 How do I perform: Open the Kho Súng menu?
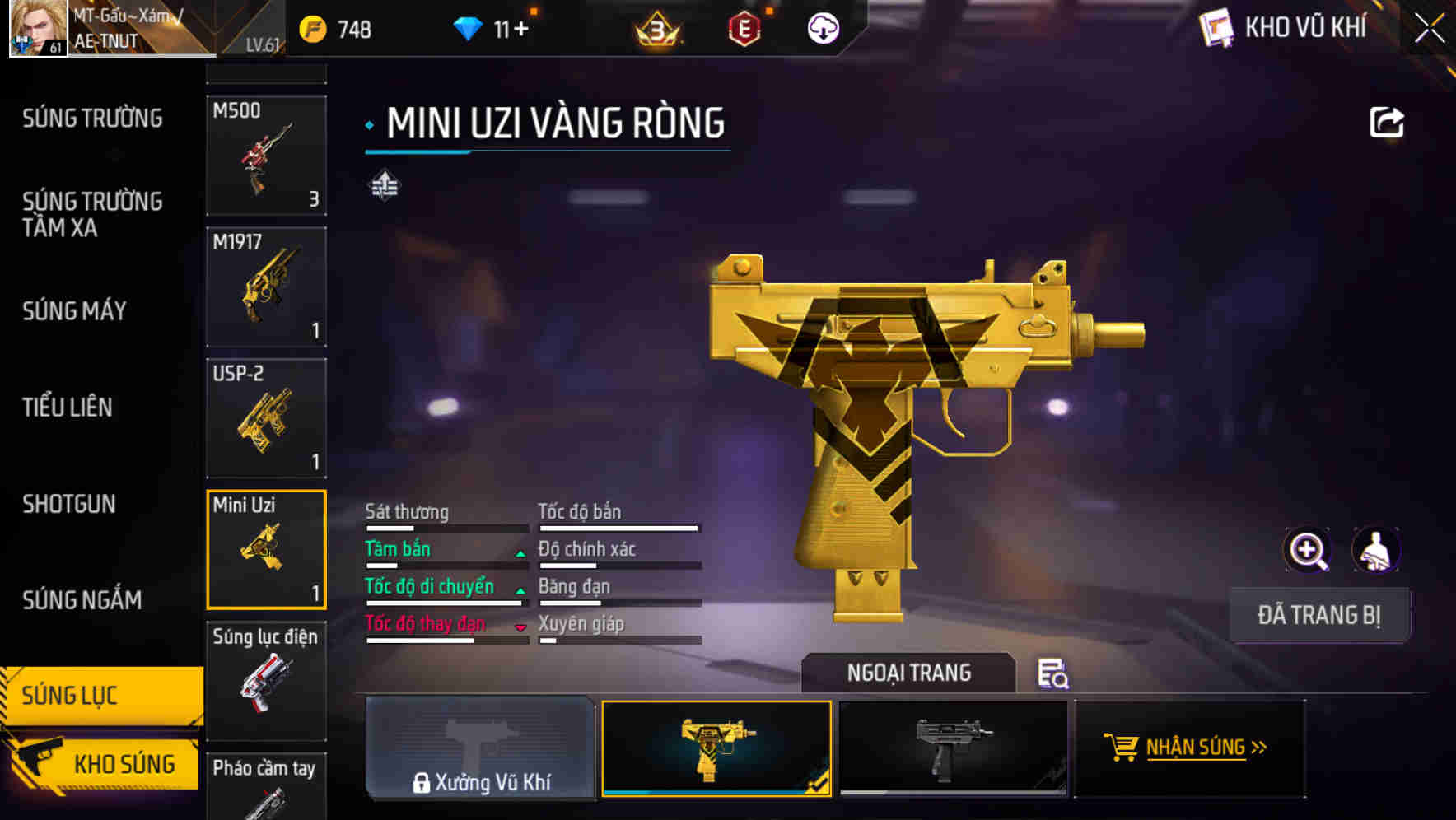pos(103,763)
